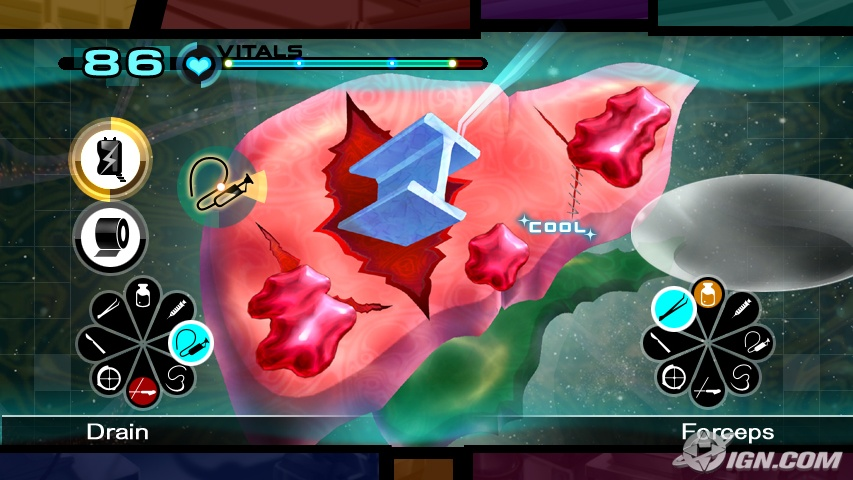Select the black gel bottle above Drain label
This screenshot has height=480, width=853.
(x=143, y=295)
